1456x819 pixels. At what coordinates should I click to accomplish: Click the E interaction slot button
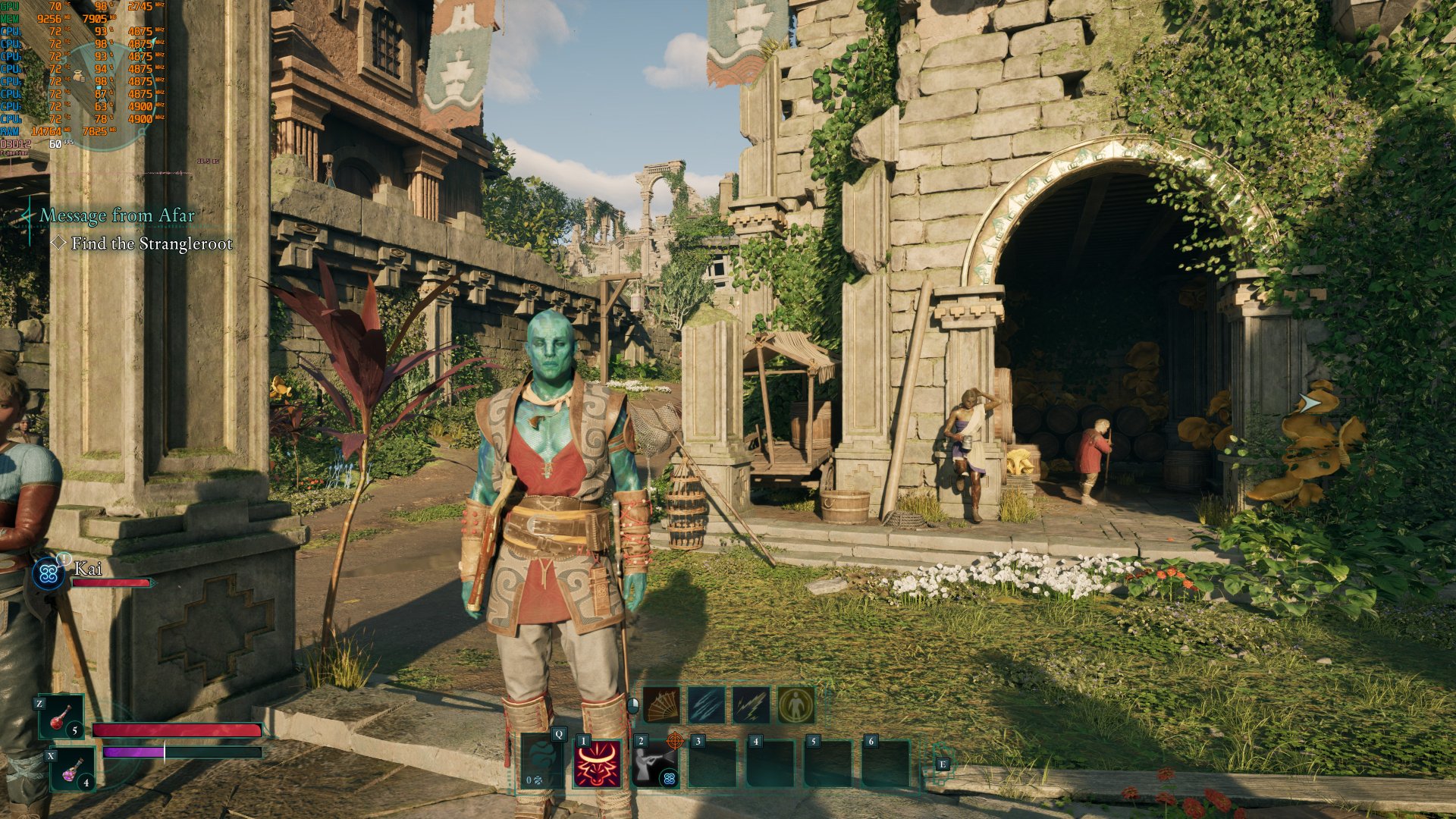pos(943,764)
